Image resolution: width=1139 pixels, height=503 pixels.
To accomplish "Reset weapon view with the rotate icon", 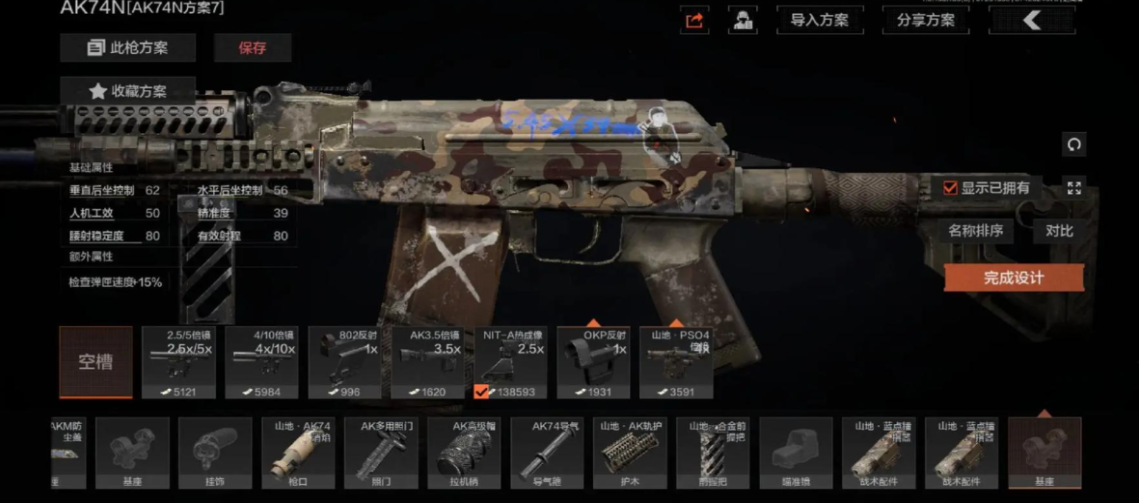I will 1074,144.
